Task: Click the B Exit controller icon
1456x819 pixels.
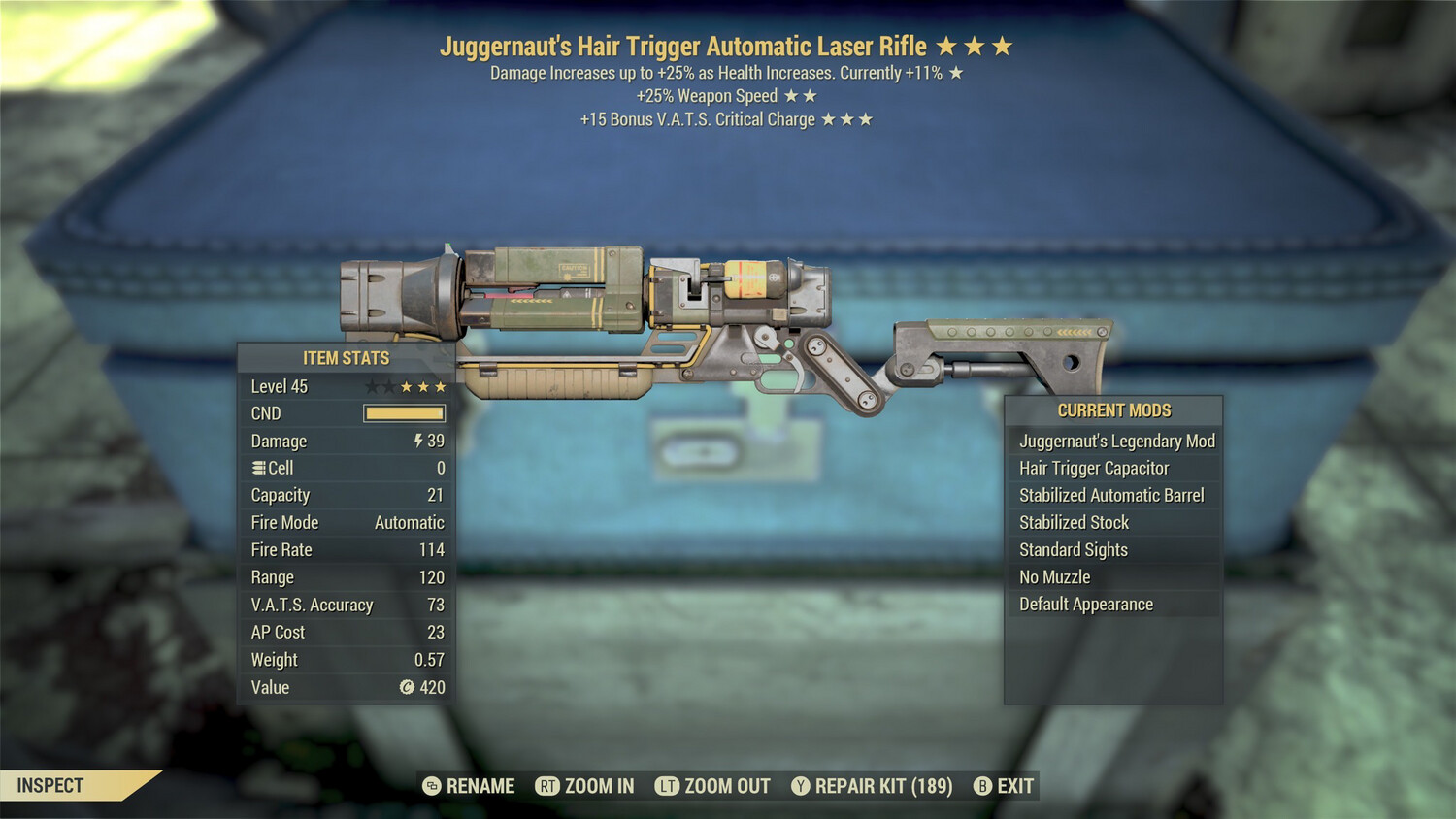Action: (984, 786)
